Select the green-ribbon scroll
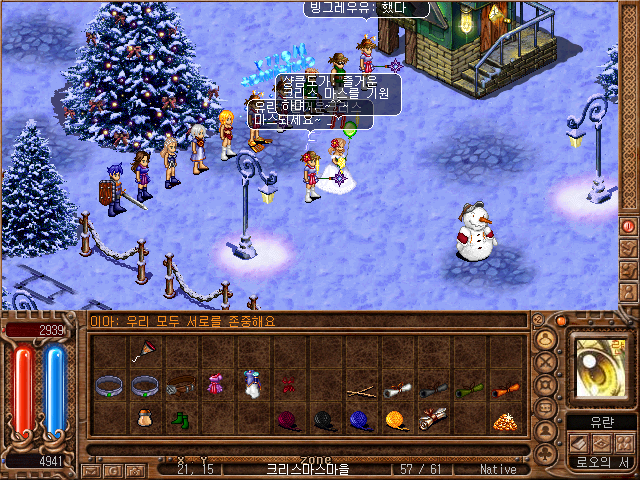 click(x=468, y=388)
